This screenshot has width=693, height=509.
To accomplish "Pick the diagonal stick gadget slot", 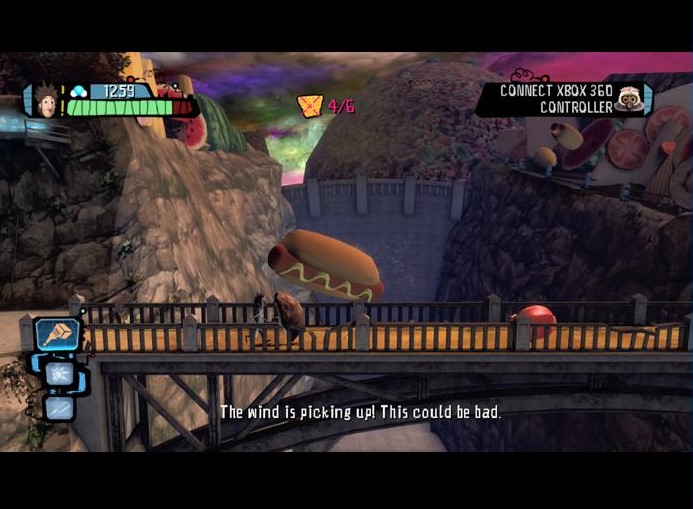I will tap(58, 407).
